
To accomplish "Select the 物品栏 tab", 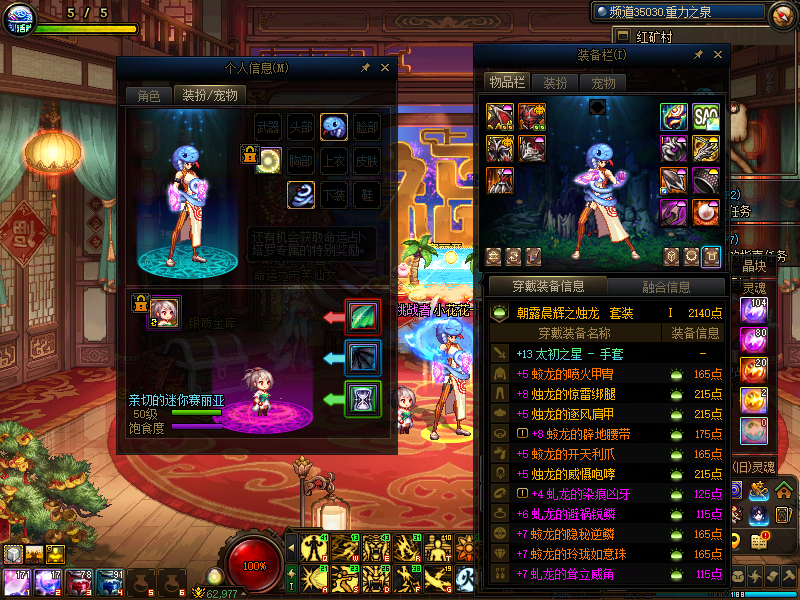I will pyautogui.click(x=506, y=83).
